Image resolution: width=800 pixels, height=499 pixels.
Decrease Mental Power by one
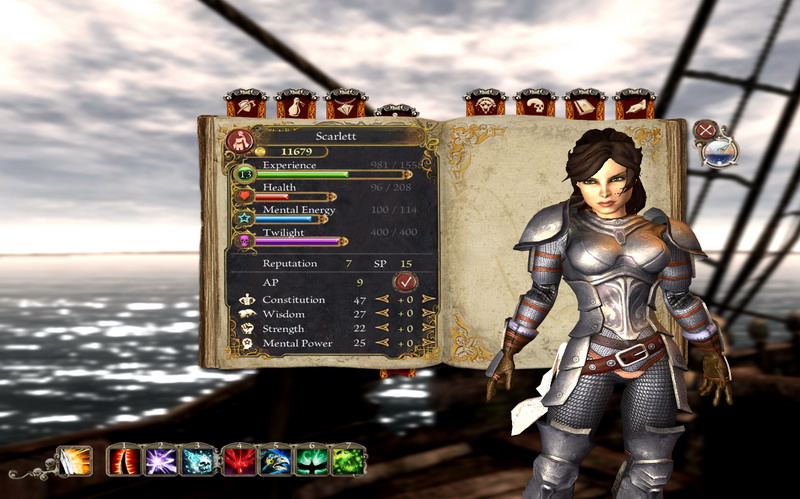pyautogui.click(x=381, y=343)
